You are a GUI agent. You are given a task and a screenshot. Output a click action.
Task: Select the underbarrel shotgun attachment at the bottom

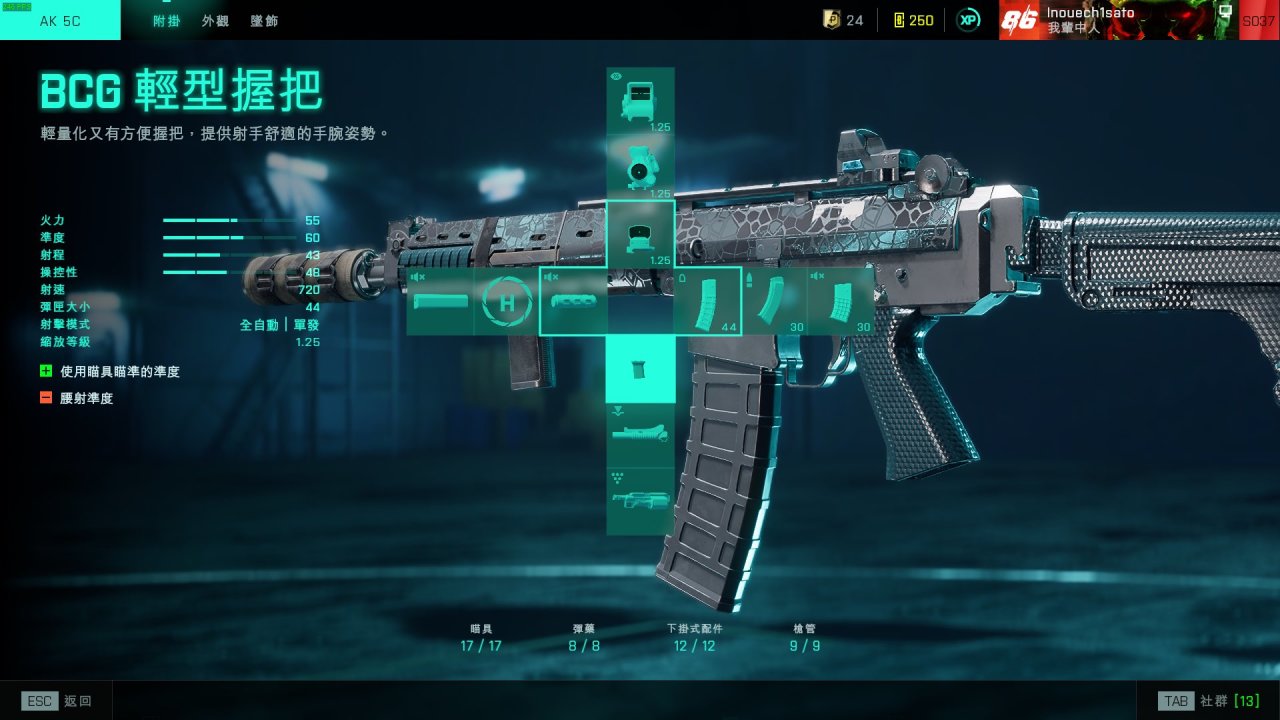(x=640, y=501)
